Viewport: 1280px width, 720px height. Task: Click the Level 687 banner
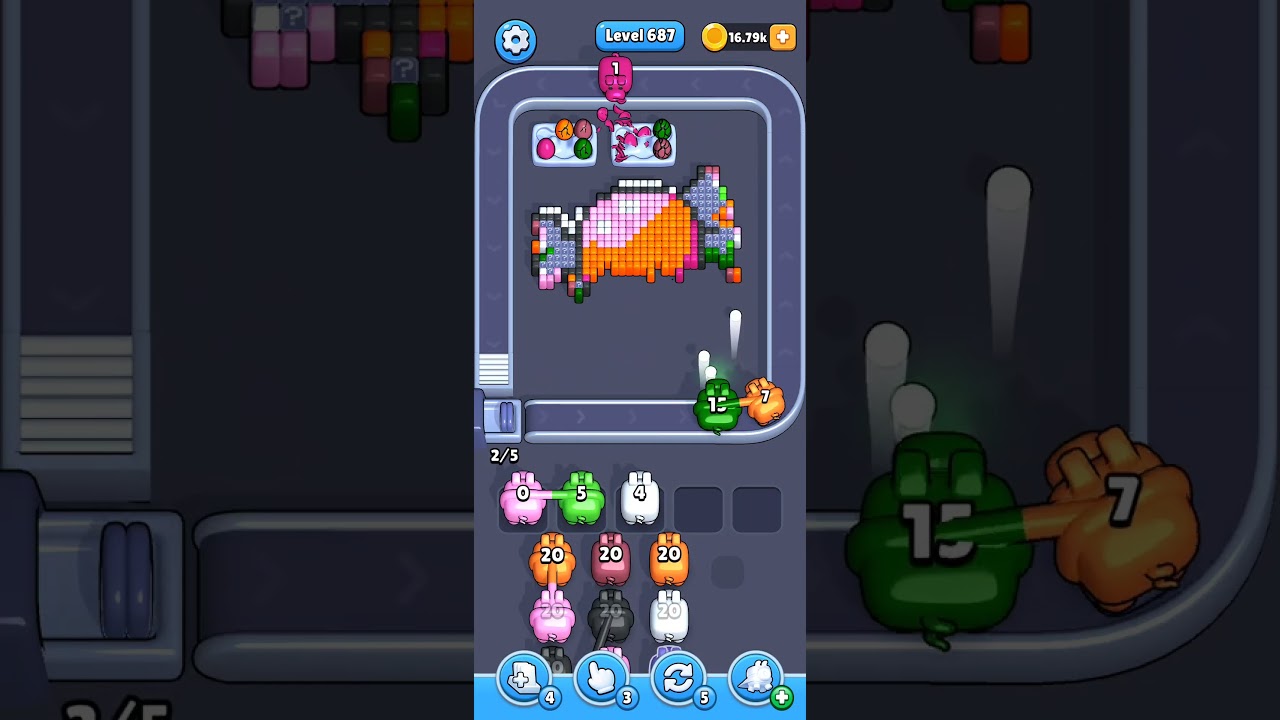[640, 35]
